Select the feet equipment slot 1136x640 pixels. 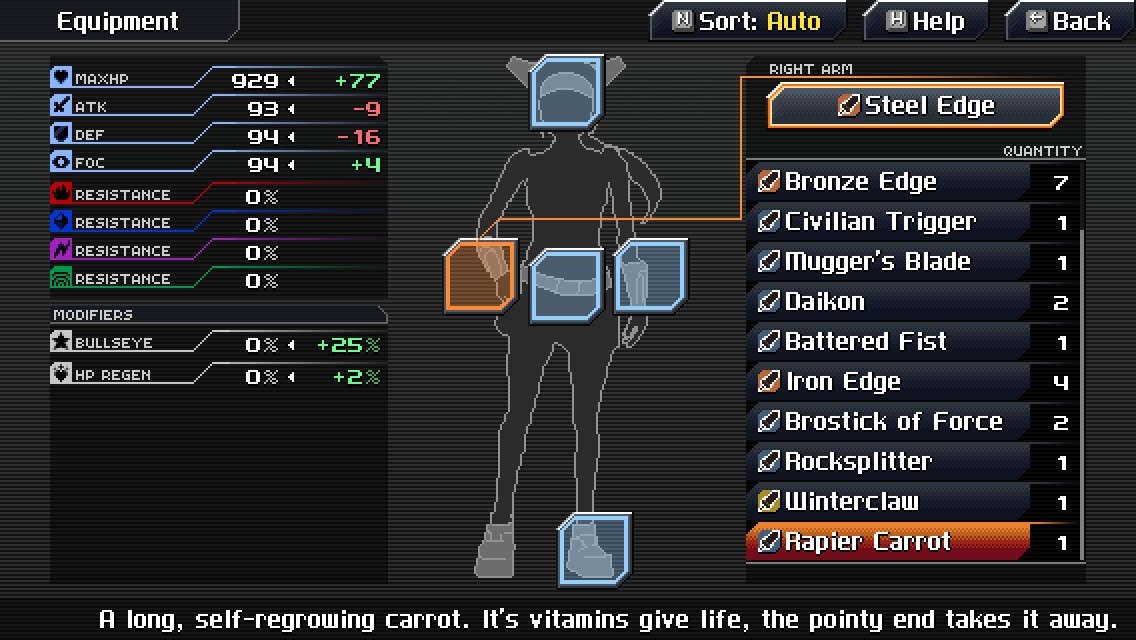[x=595, y=550]
